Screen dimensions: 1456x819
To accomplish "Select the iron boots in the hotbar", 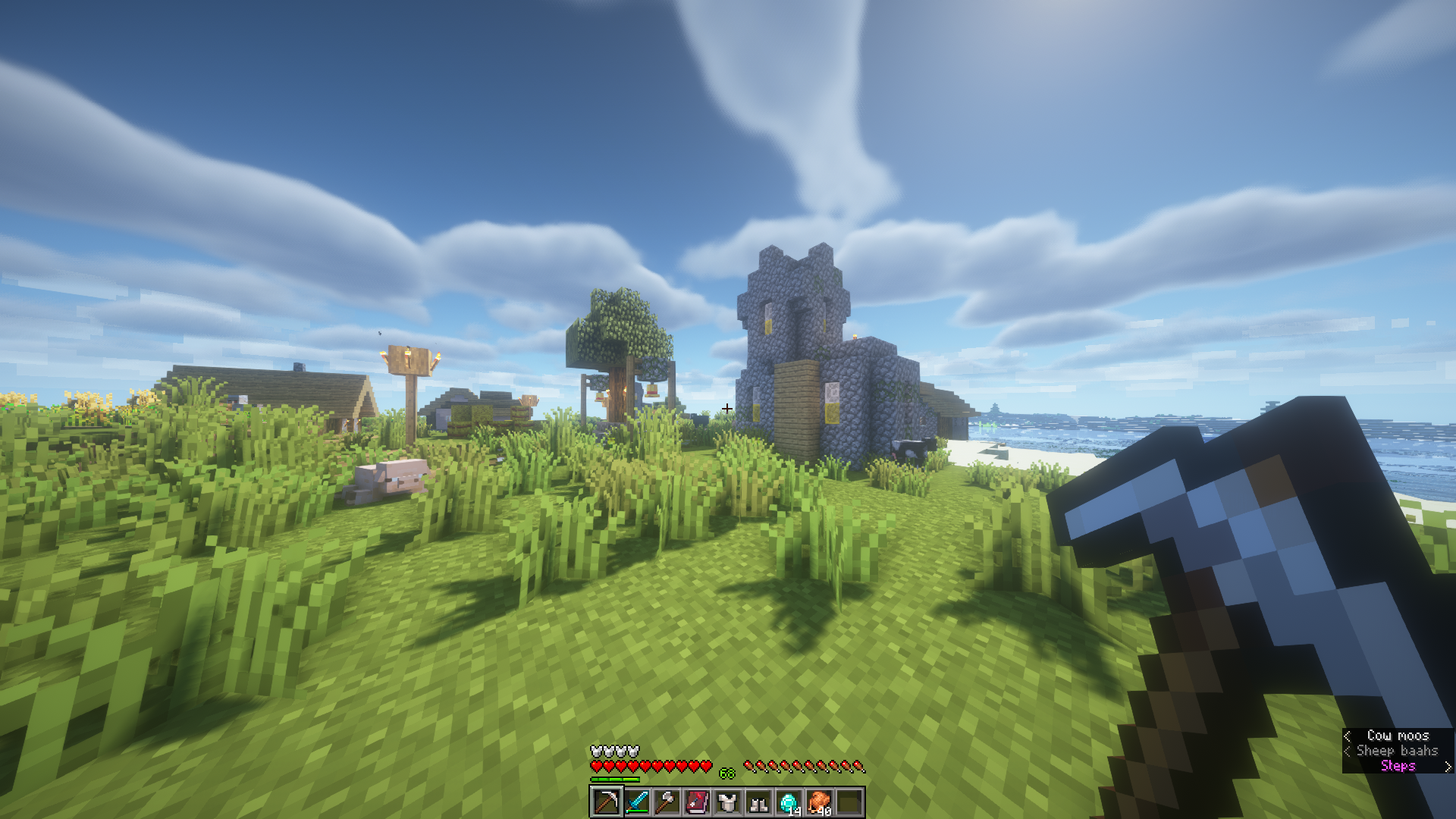I will pyautogui.click(x=758, y=802).
